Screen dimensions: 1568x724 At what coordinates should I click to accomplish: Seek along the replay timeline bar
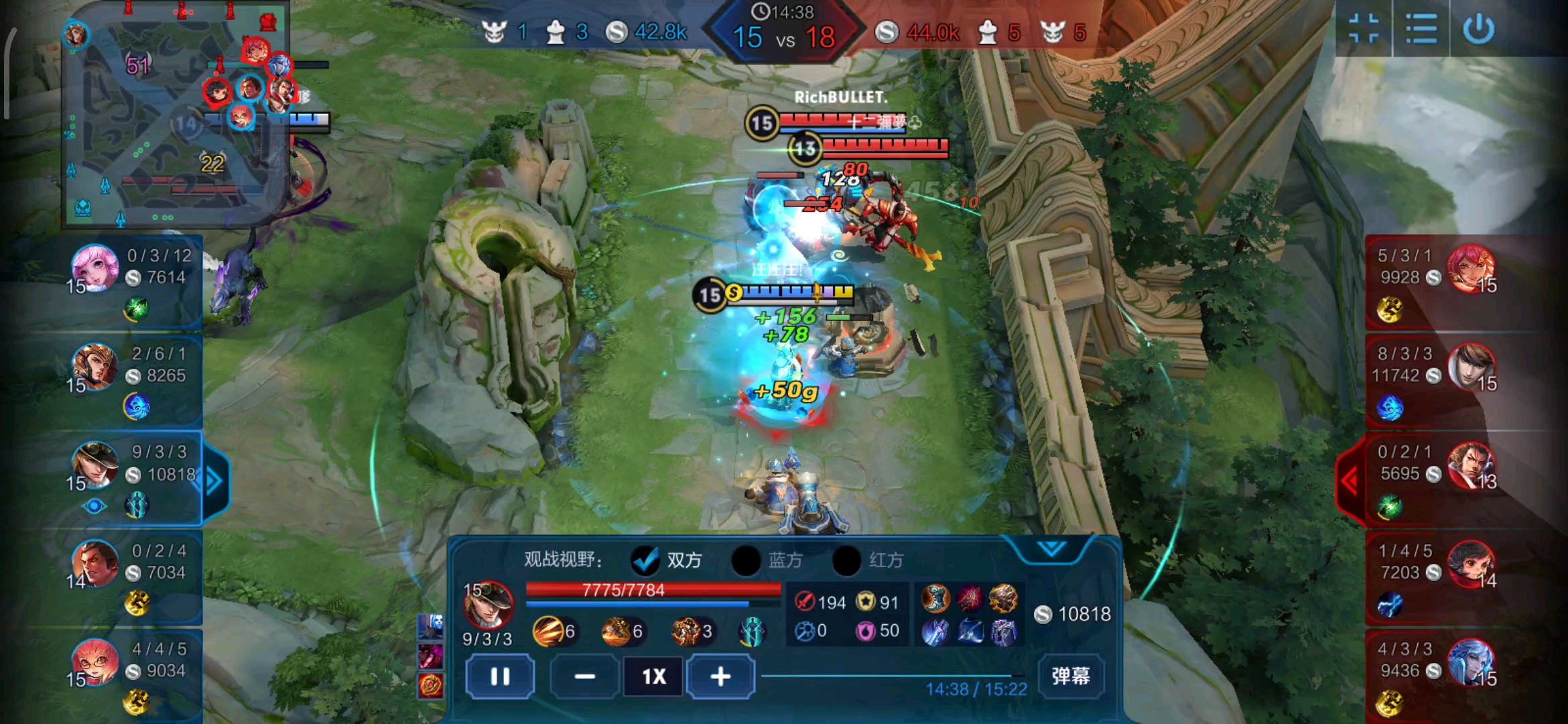click(891, 676)
